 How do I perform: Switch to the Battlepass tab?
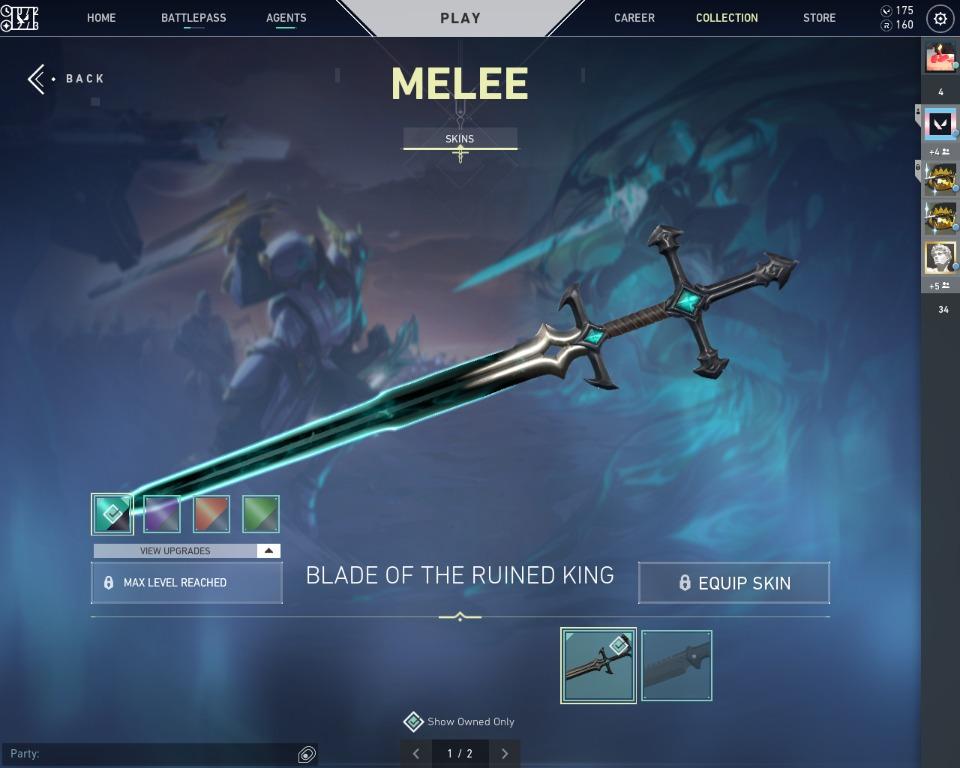[193, 18]
